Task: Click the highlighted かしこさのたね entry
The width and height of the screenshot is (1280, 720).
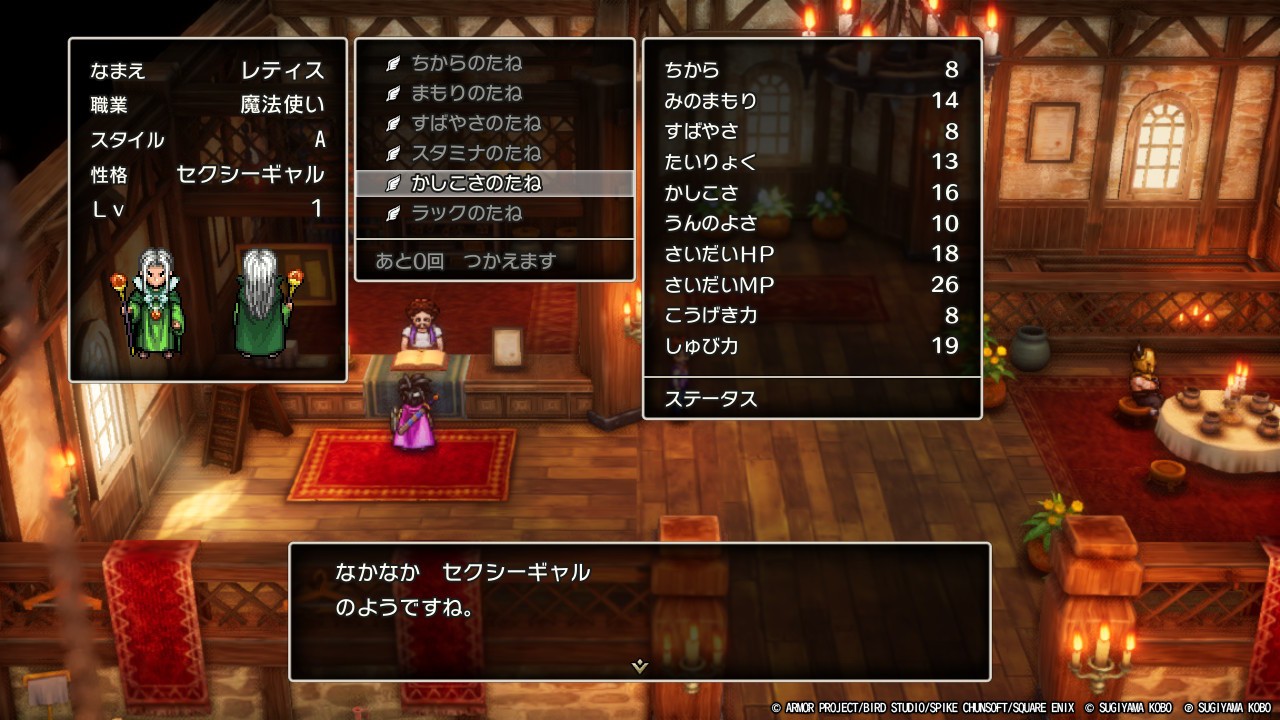Action: click(476, 184)
